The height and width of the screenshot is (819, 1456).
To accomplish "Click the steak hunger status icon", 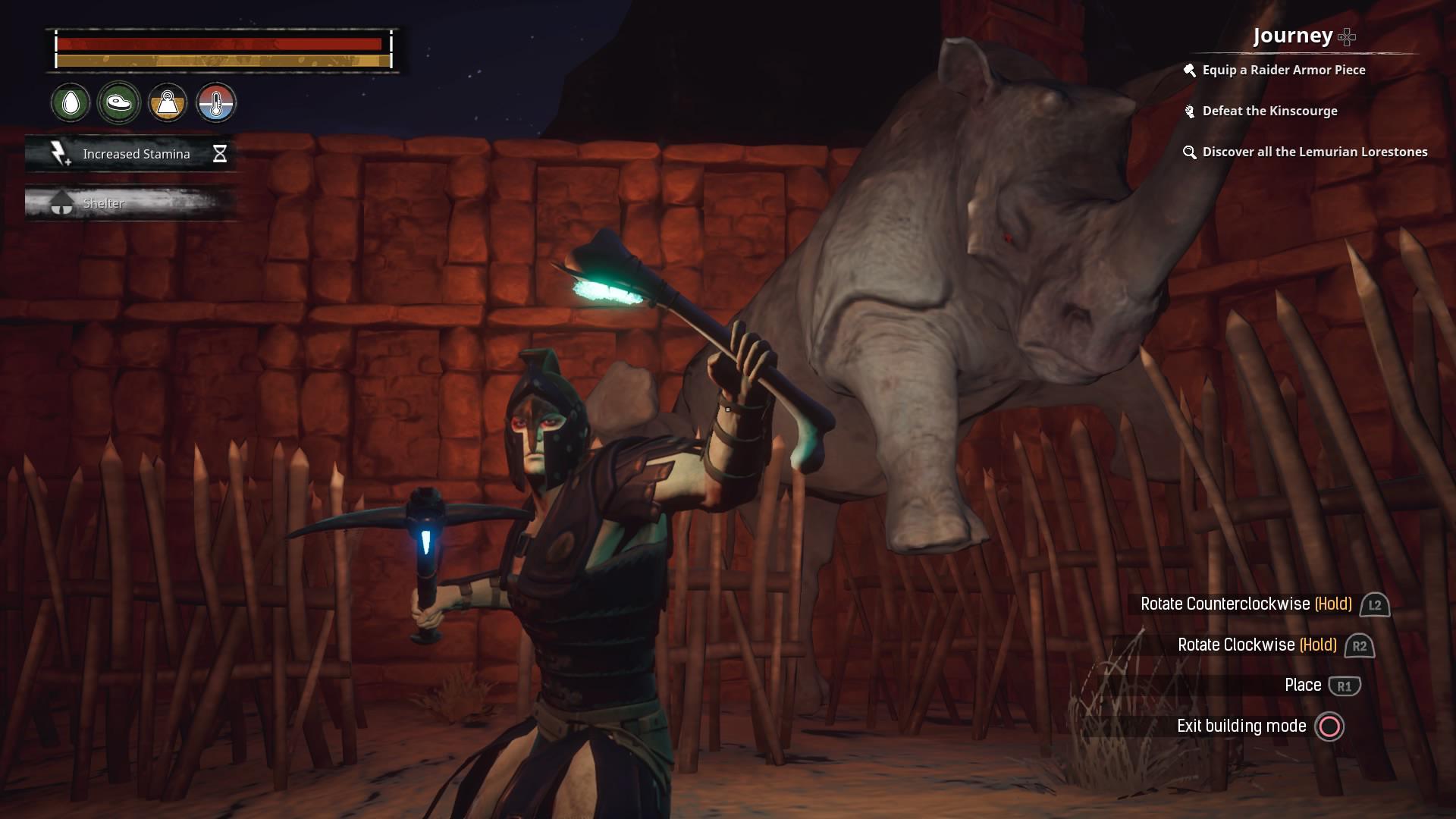I will 119,101.
